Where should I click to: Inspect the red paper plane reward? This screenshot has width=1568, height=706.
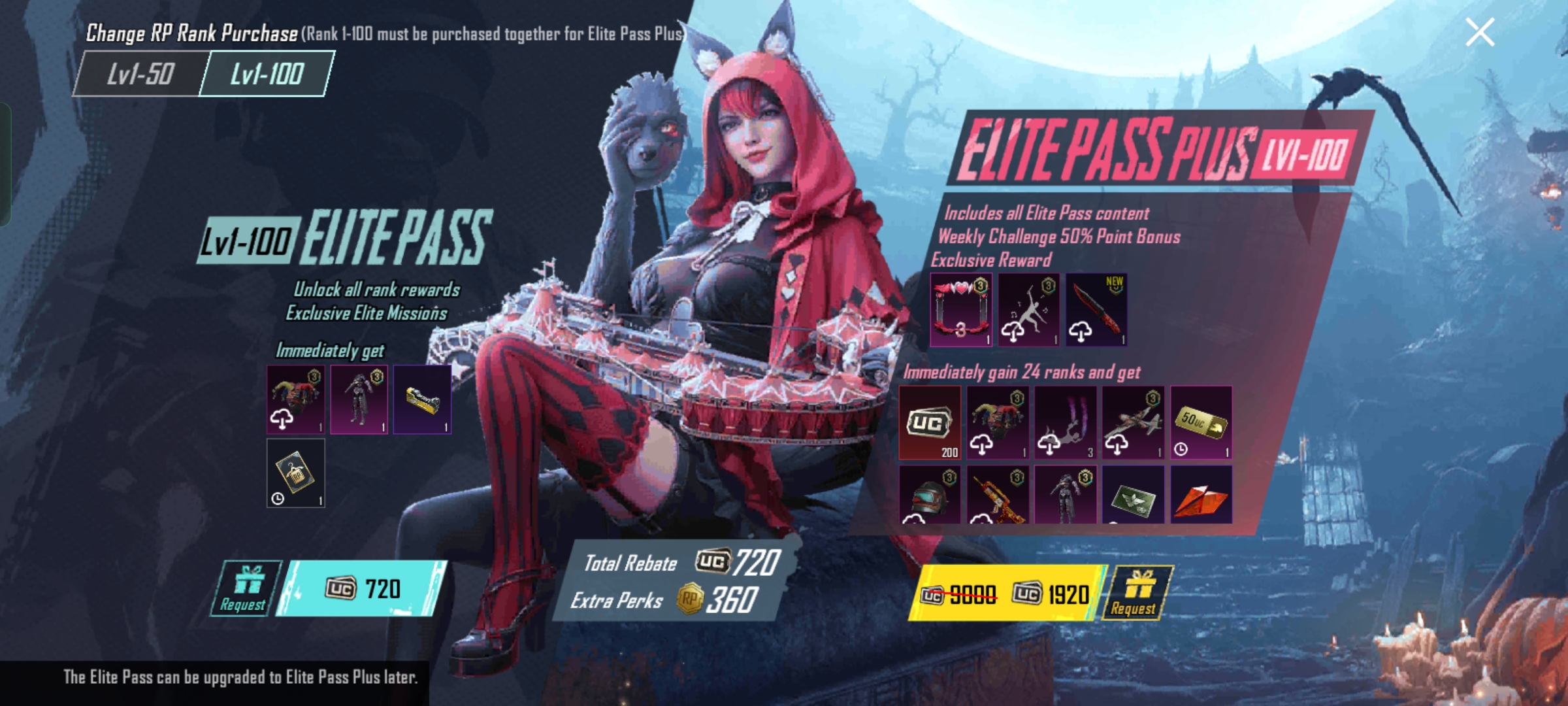[1201, 495]
